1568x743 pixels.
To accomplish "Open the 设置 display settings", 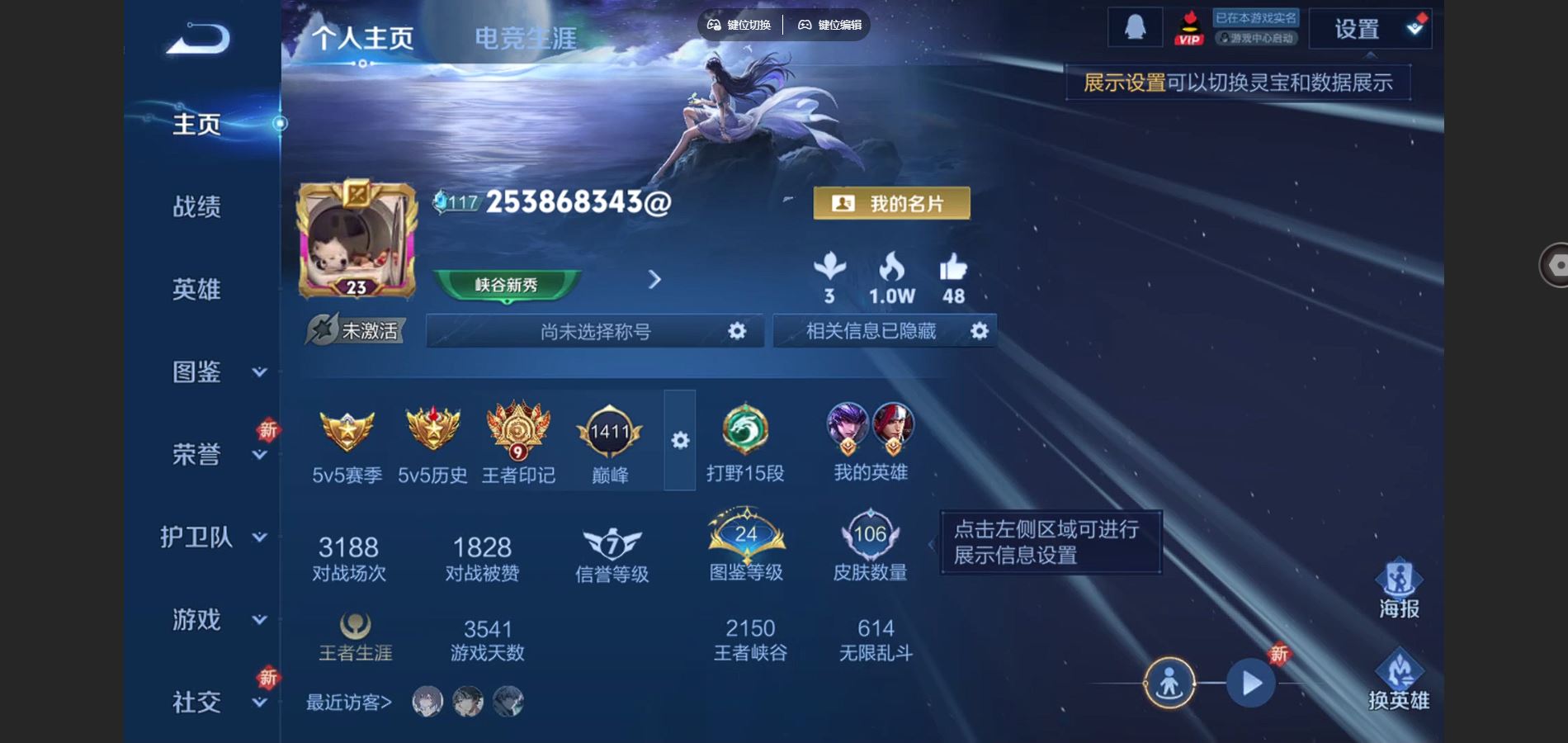I will (1369, 30).
